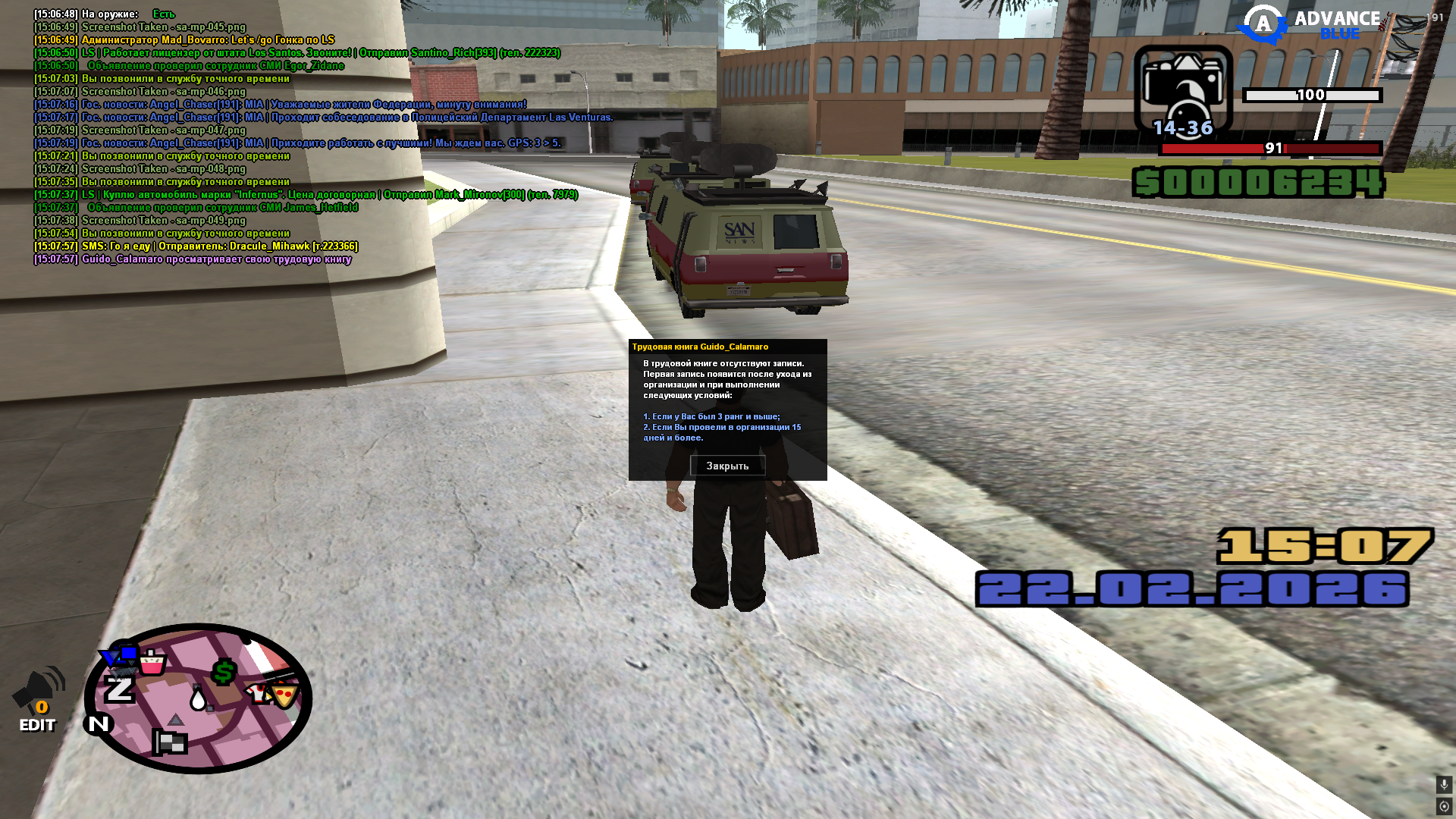Click the money counter $00006234
The height and width of the screenshot is (819, 1456).
pos(1259,182)
